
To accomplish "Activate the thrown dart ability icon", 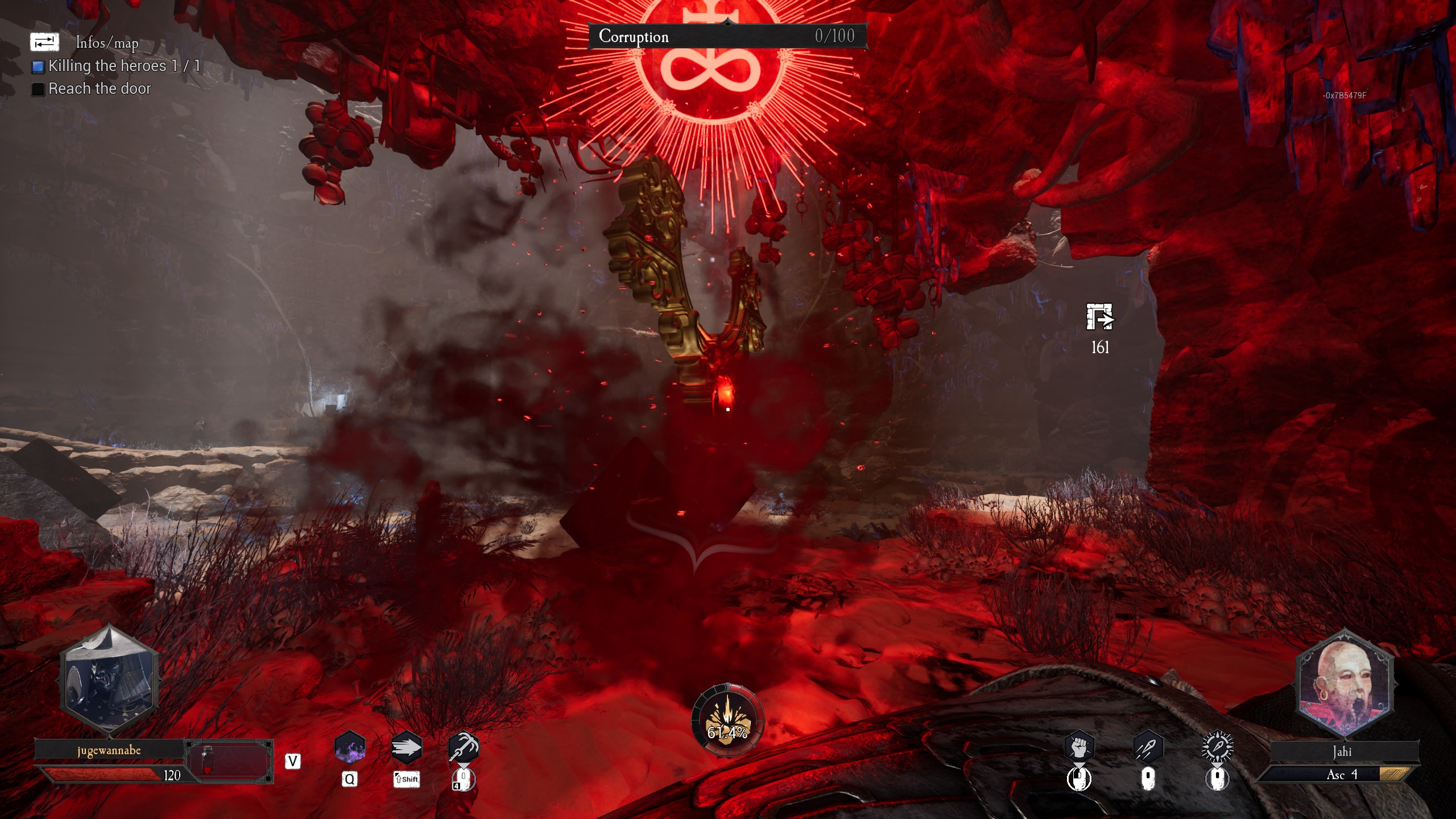I will 1148,747.
